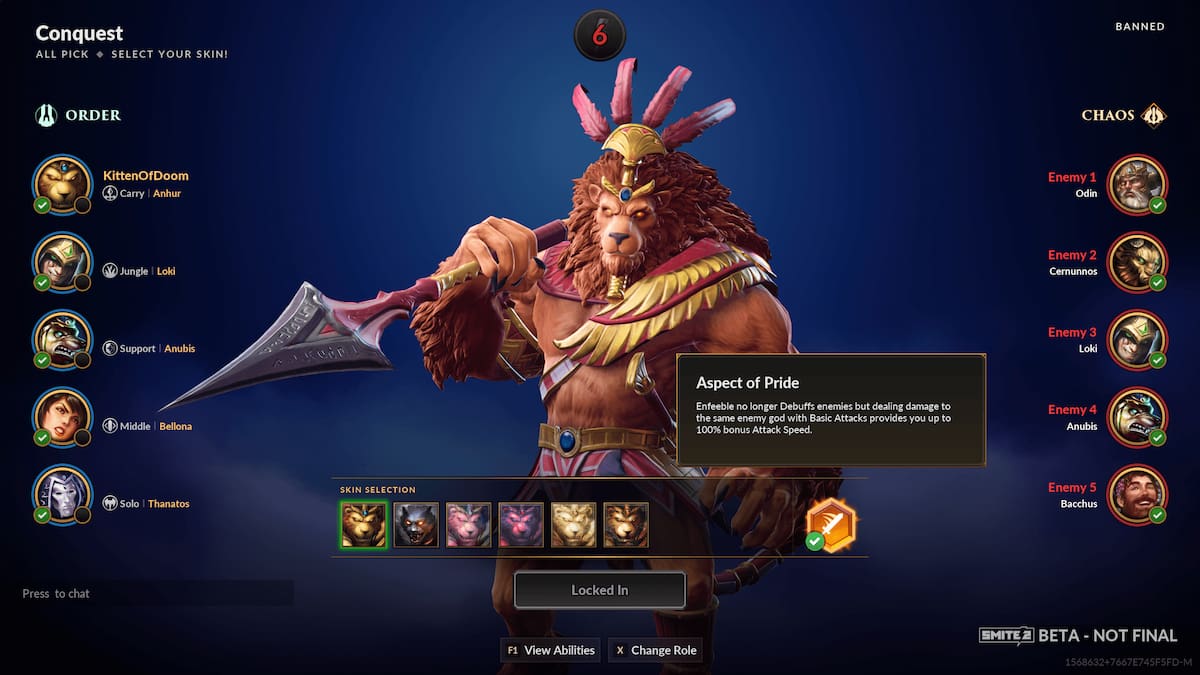The width and height of the screenshot is (1200, 675).
Task: Pick the pale cream Anhur skin
Action: pyautogui.click(x=574, y=525)
